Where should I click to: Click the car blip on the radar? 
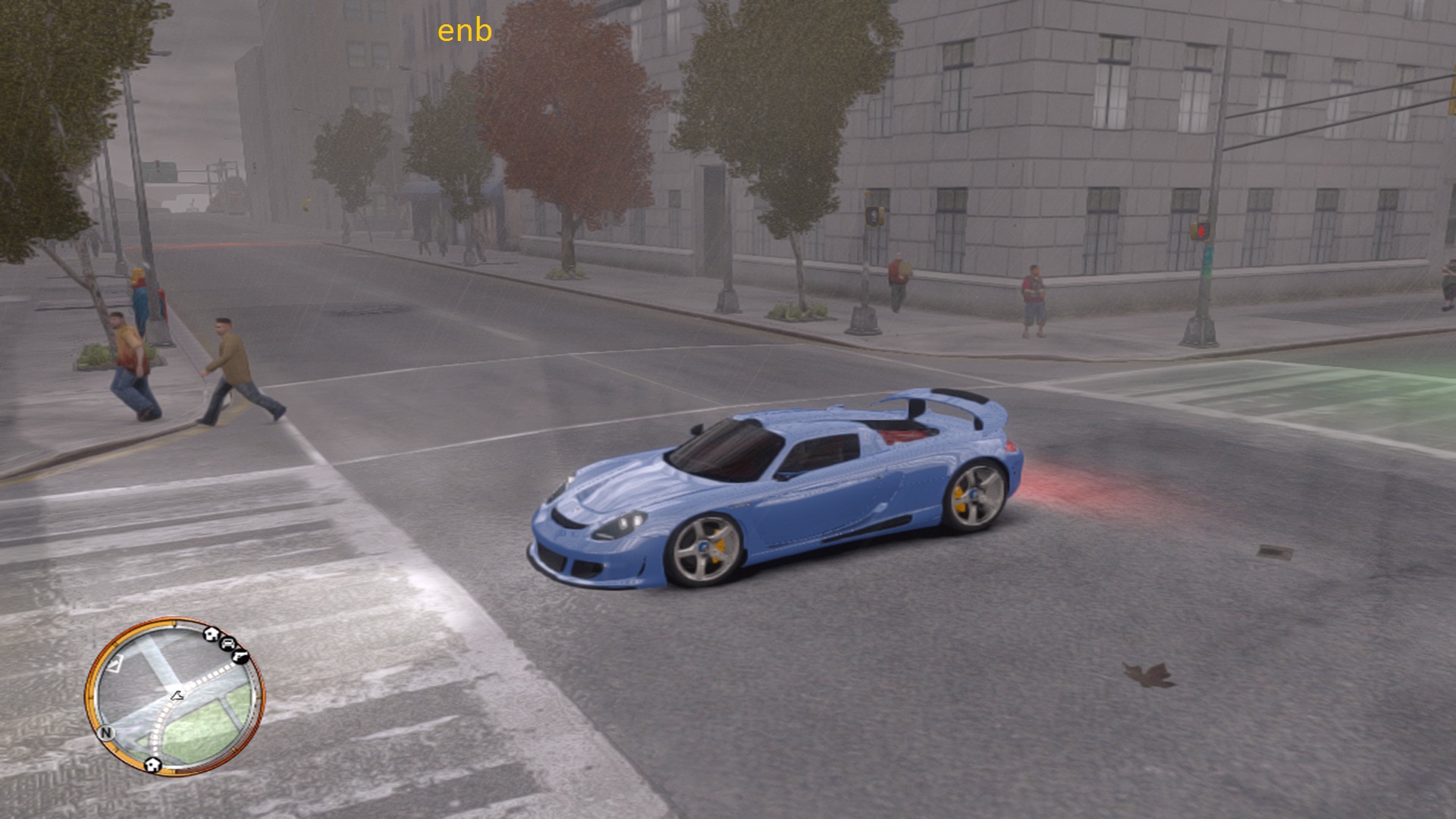click(227, 644)
